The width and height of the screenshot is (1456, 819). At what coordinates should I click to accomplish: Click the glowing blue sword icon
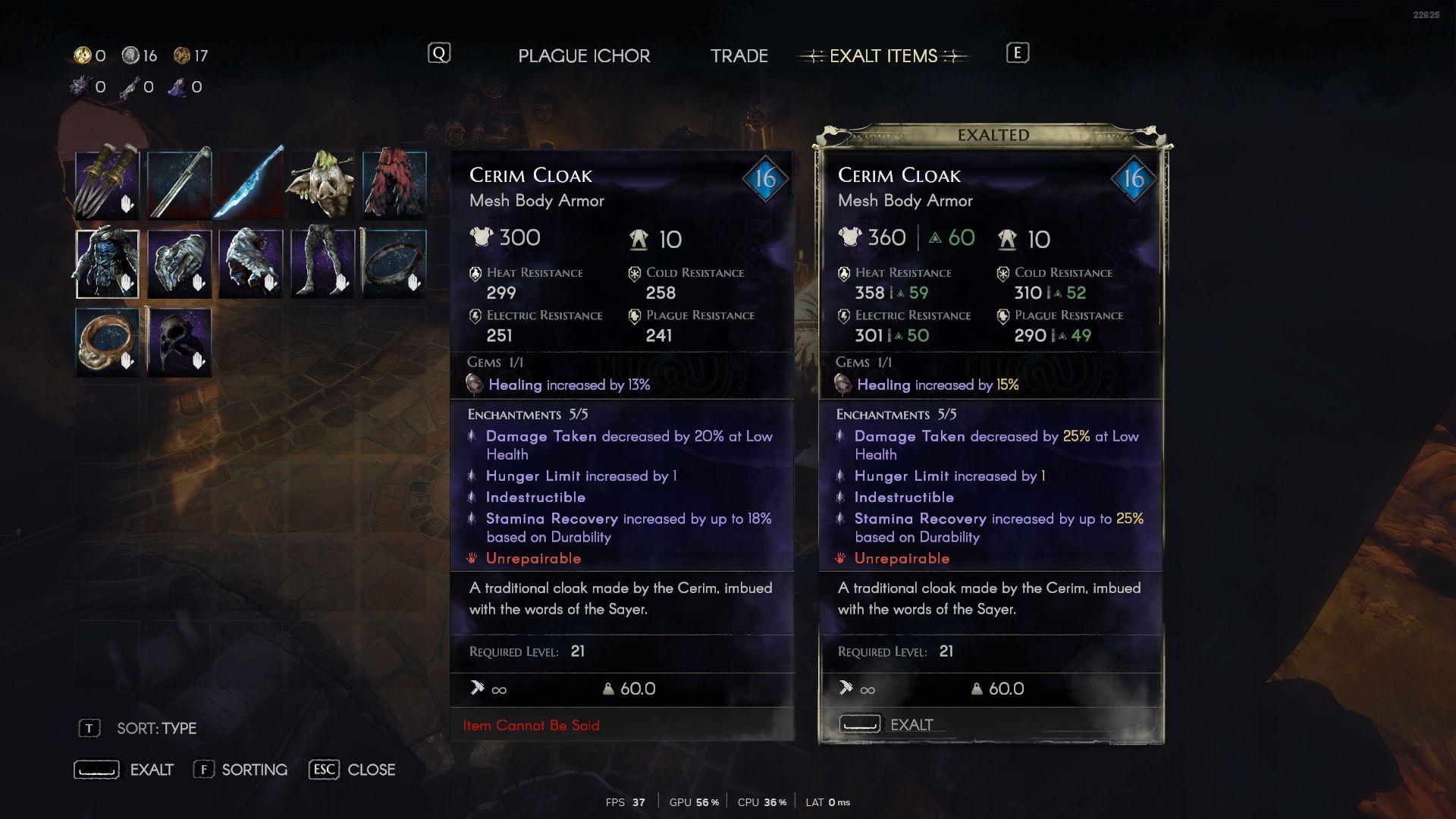click(x=250, y=184)
